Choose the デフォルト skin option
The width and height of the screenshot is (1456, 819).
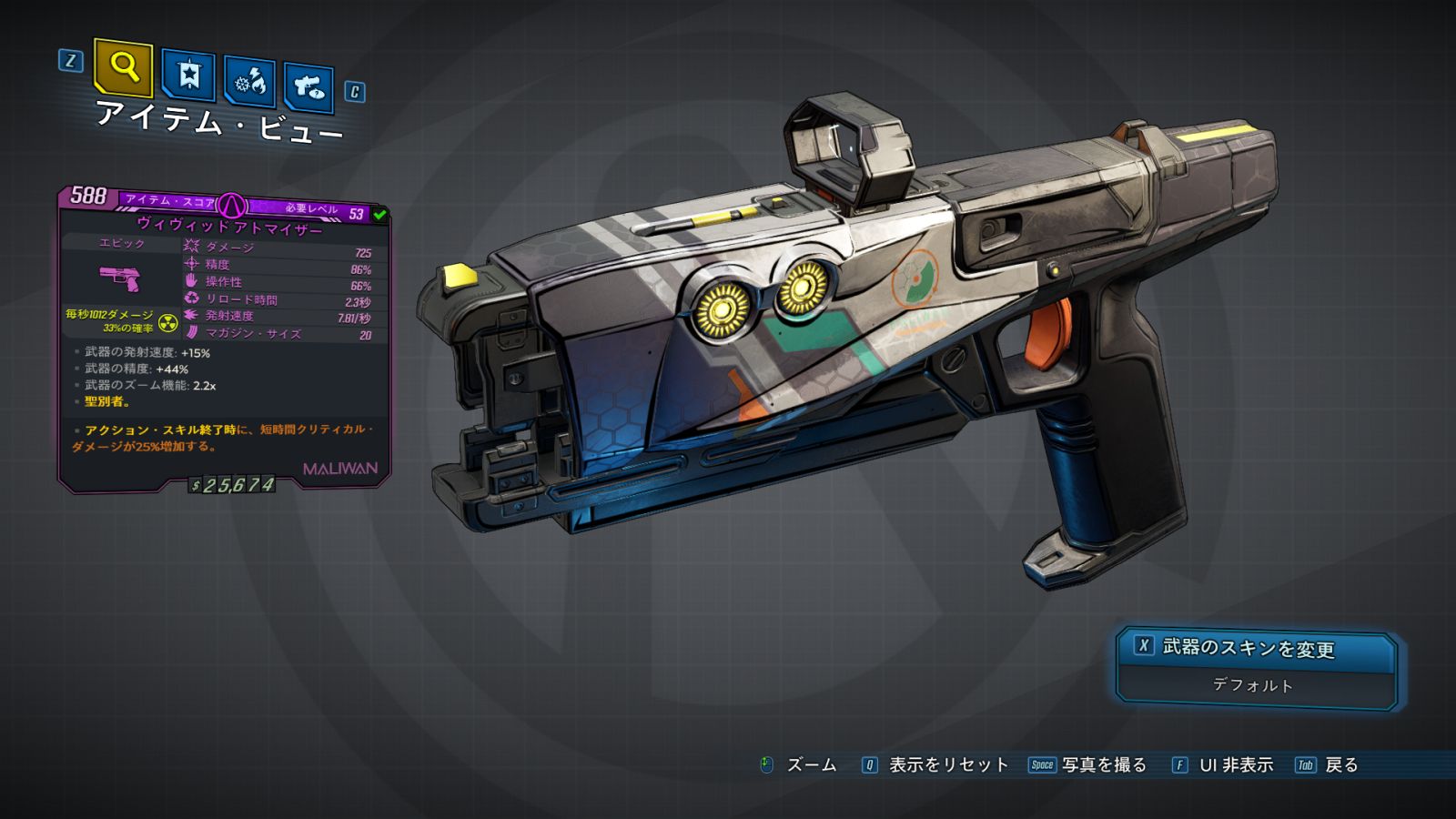click(x=1254, y=685)
